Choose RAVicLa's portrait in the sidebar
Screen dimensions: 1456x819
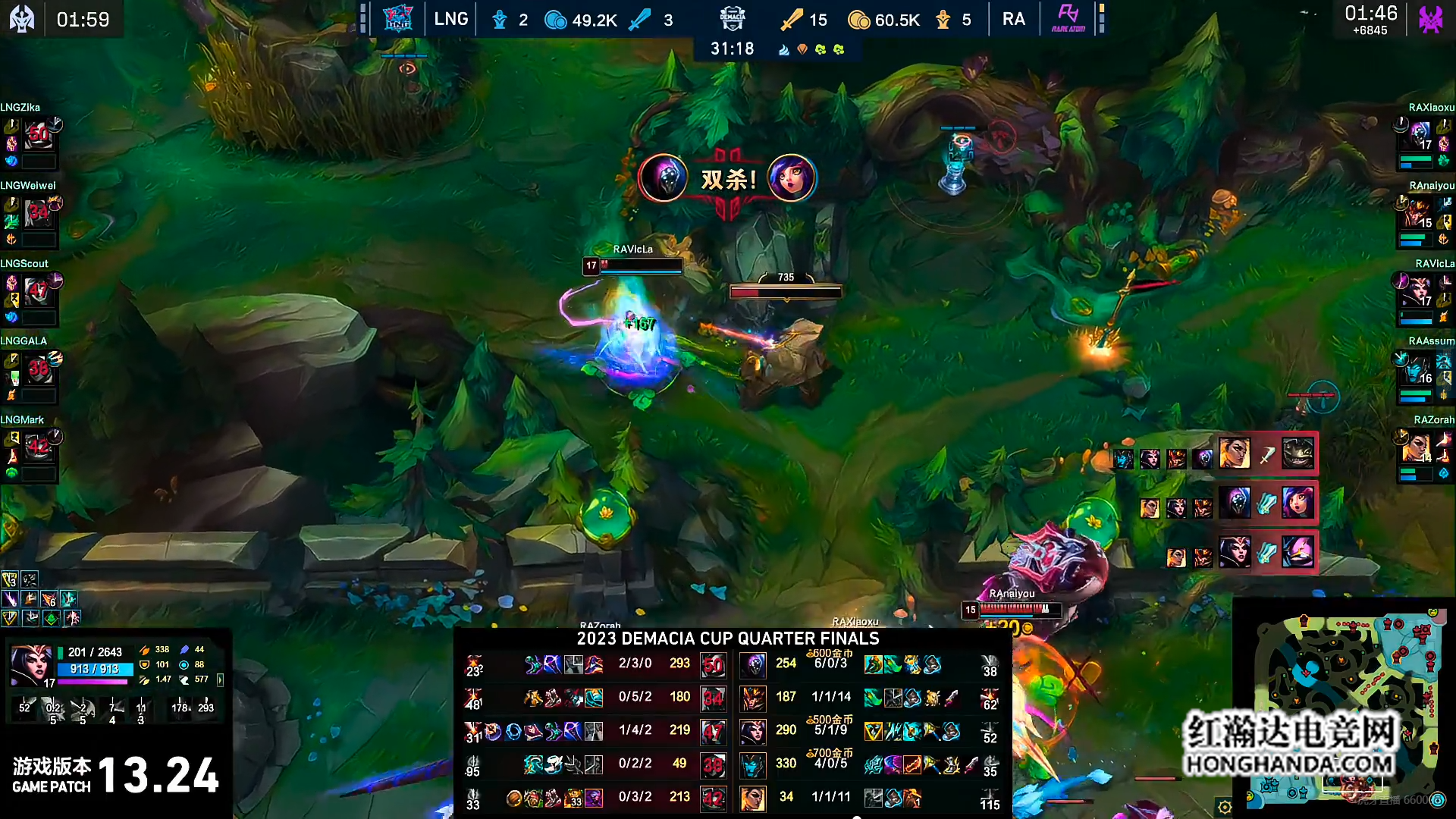1420,292
